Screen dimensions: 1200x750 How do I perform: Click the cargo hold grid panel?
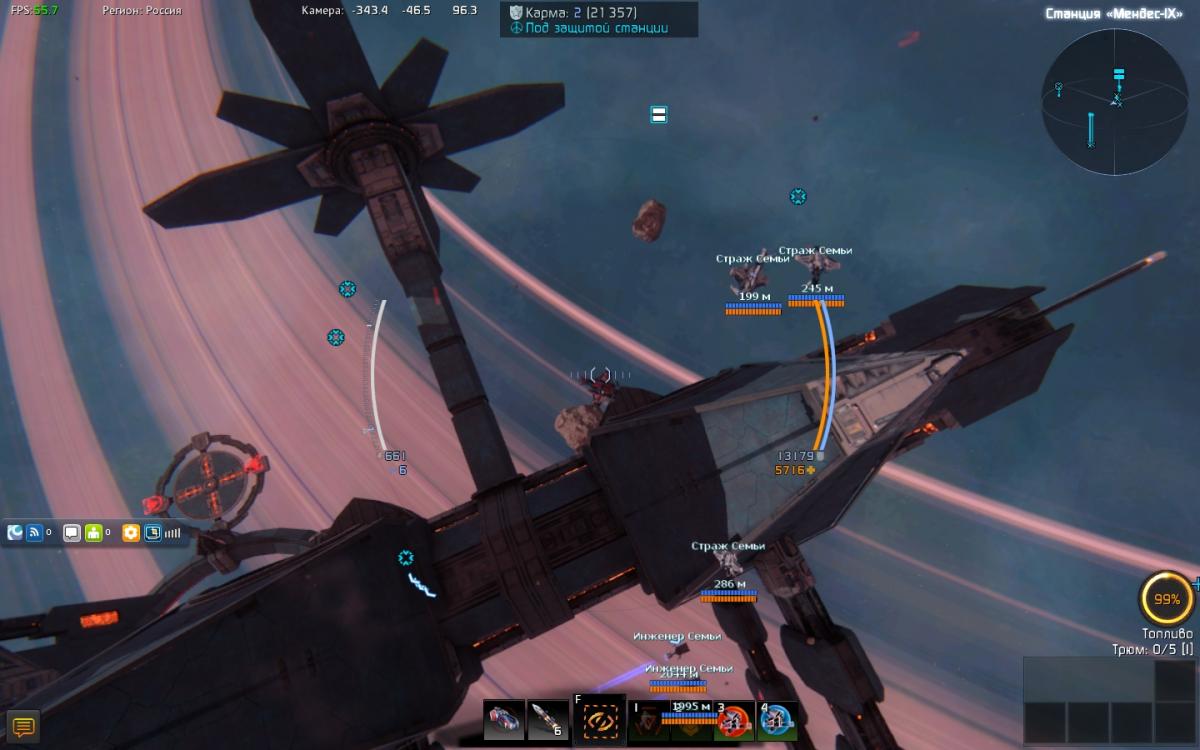(x=1110, y=699)
